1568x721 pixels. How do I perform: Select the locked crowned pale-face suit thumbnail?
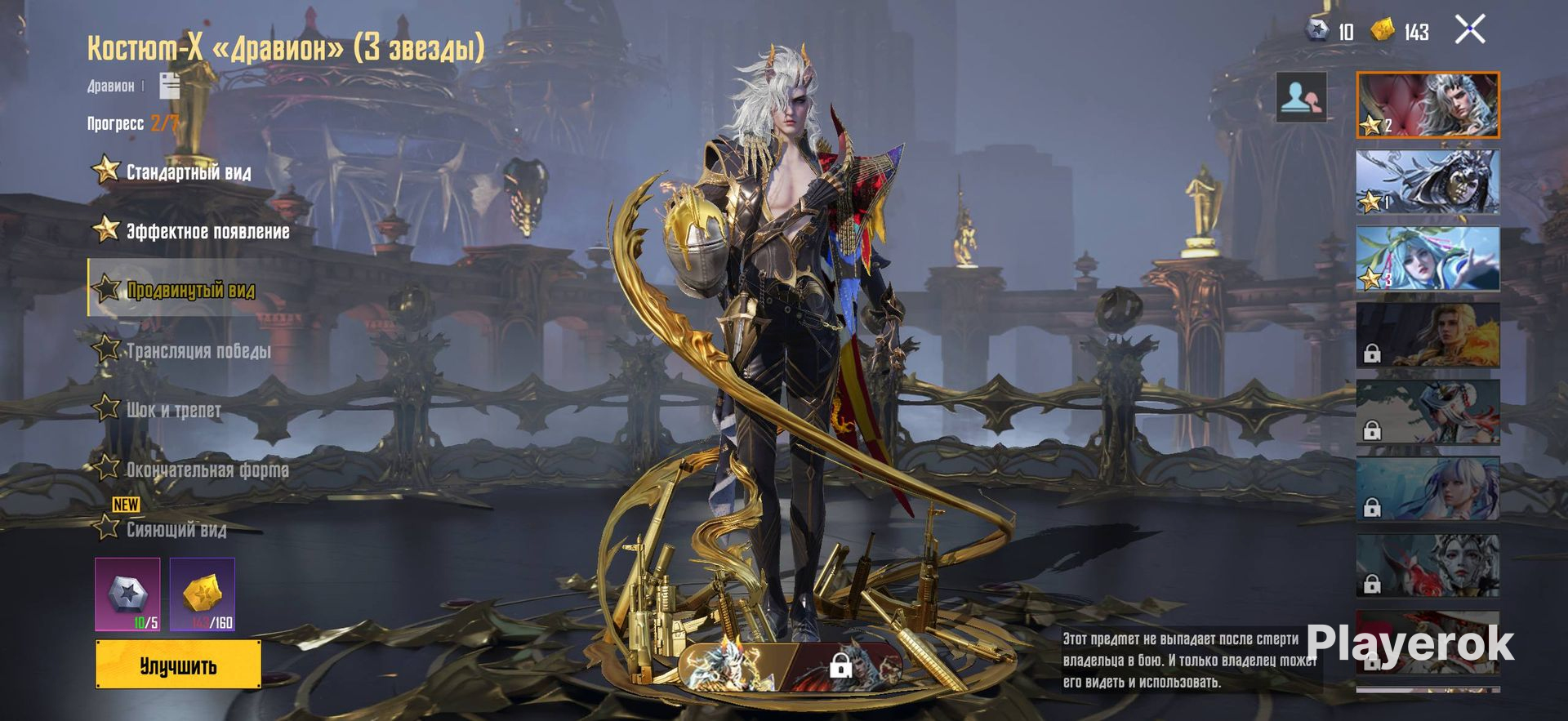pos(1428,565)
